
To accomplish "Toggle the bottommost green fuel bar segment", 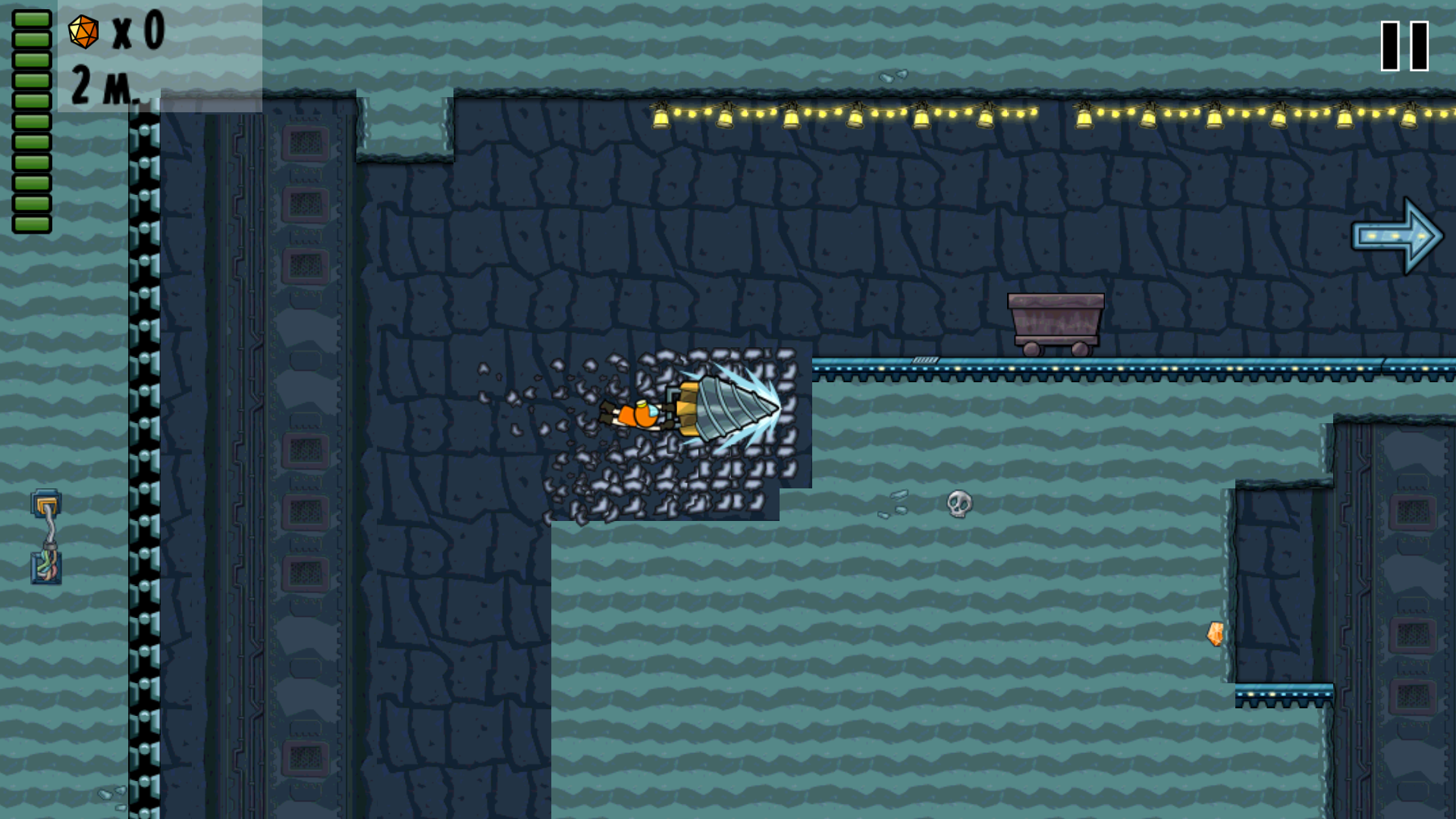I will (x=30, y=222).
